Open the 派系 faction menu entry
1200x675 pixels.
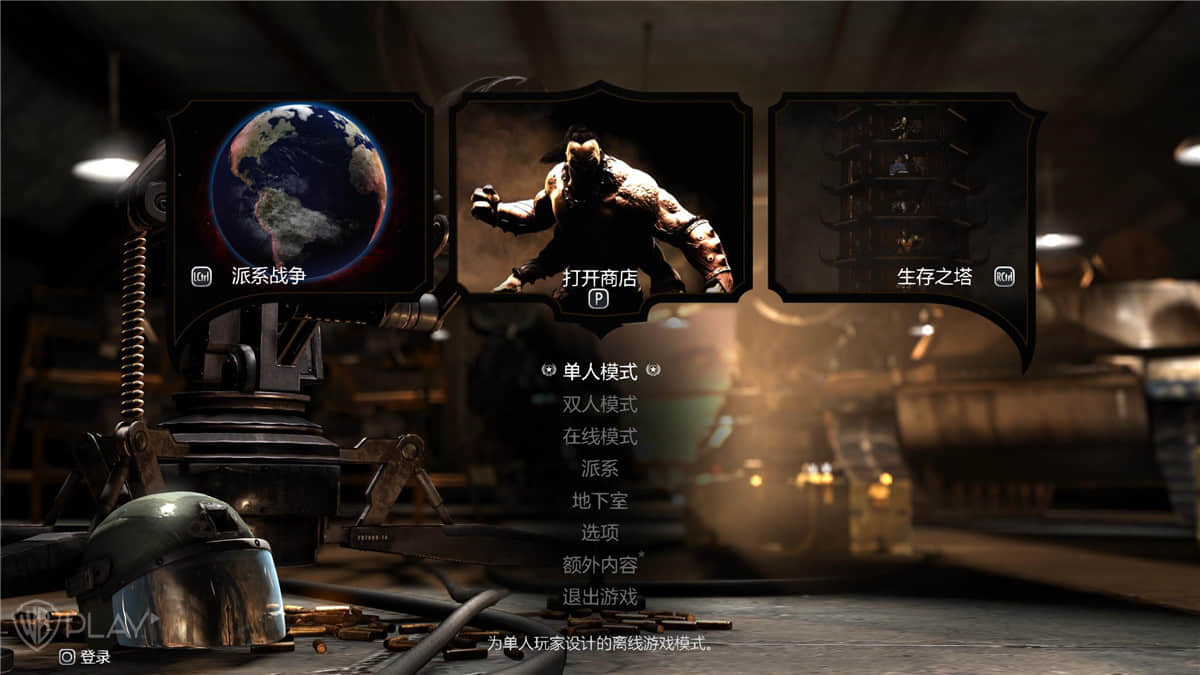point(600,468)
